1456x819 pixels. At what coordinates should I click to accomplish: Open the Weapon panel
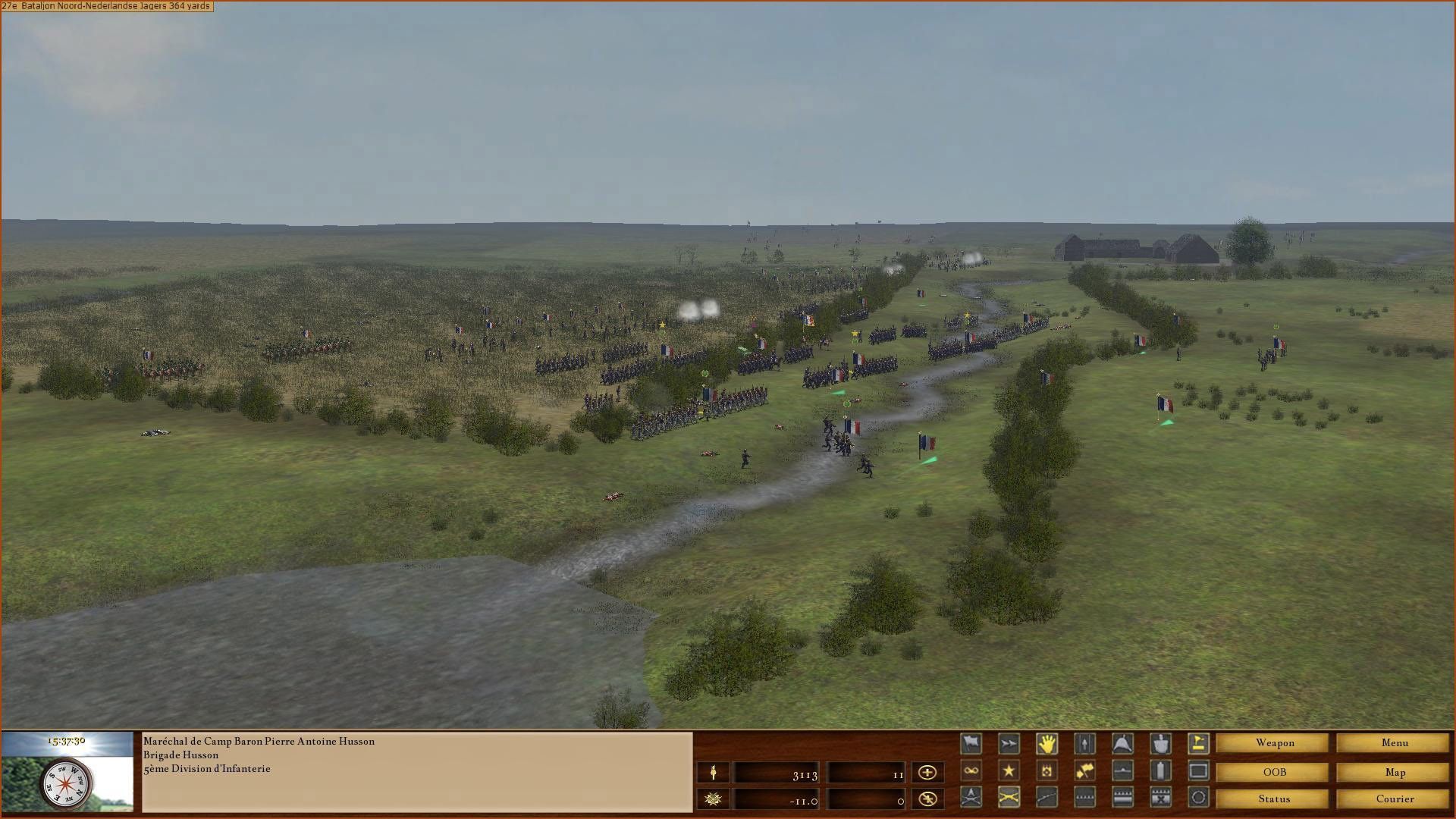[1274, 743]
